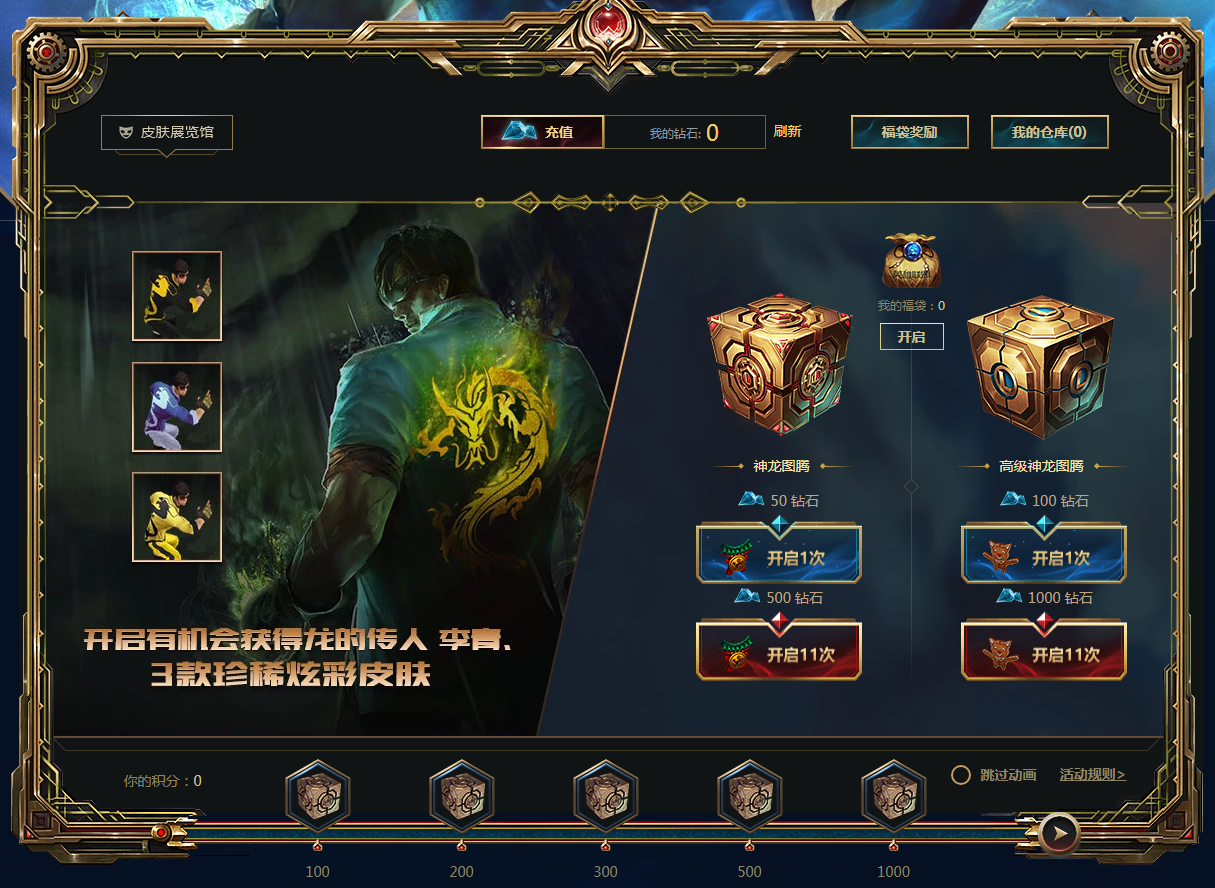This screenshot has width=1215, height=888.
Task: Open the 皮肤展览馆 skin gallery
Action: click(x=167, y=132)
